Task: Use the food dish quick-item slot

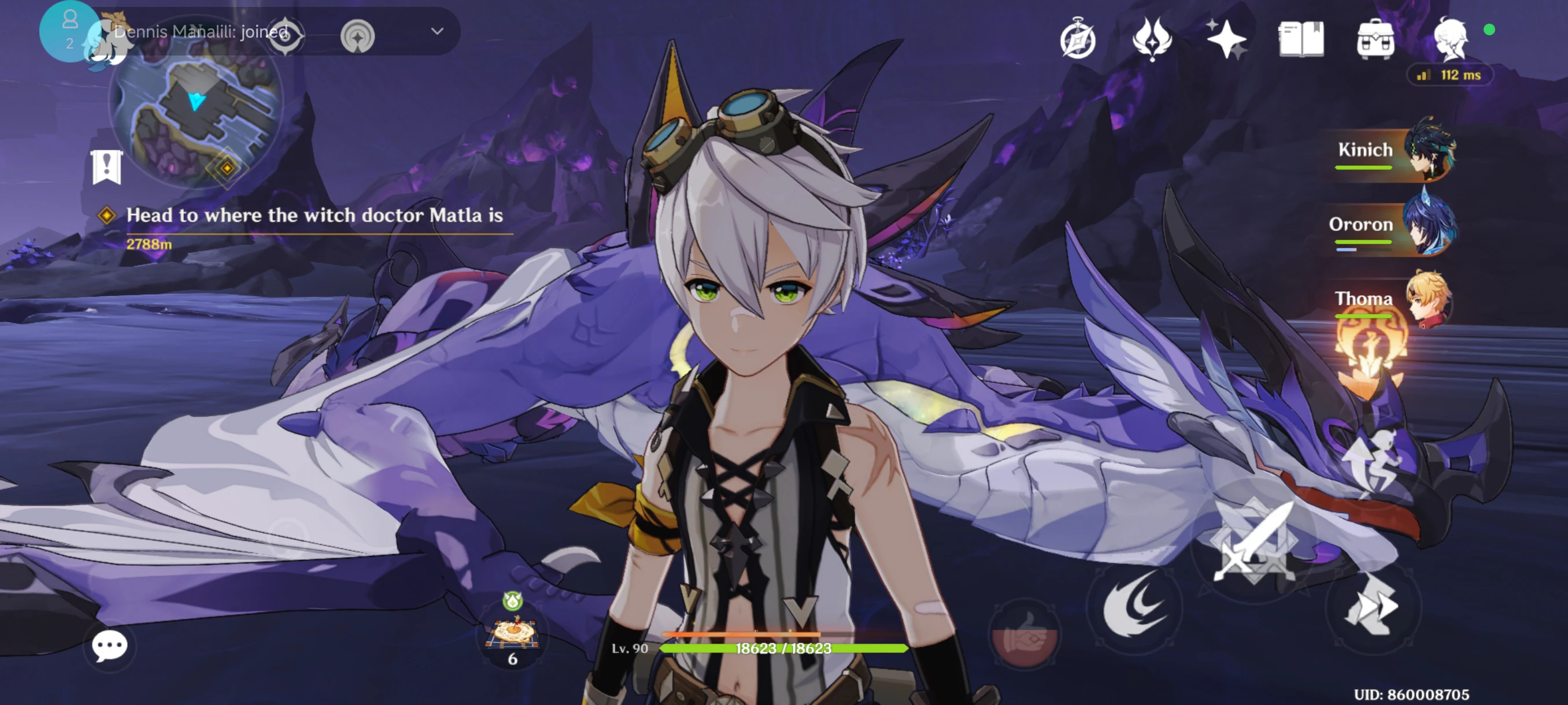Action: pyautogui.click(x=512, y=633)
